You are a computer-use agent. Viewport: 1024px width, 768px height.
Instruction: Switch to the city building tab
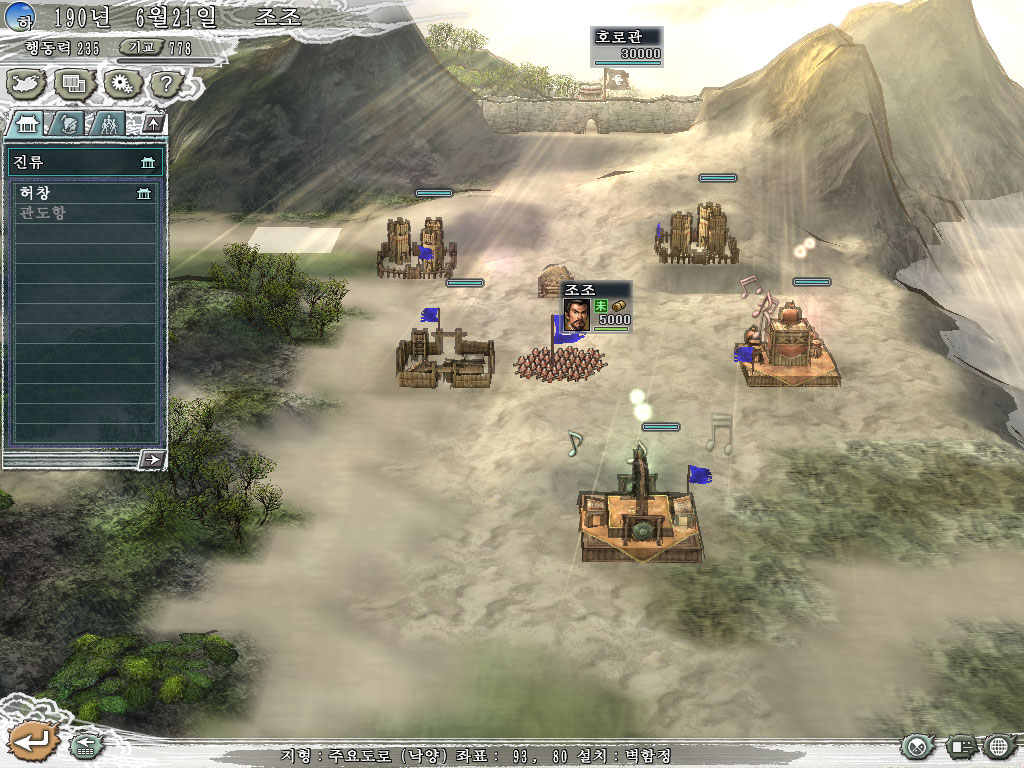[x=27, y=124]
